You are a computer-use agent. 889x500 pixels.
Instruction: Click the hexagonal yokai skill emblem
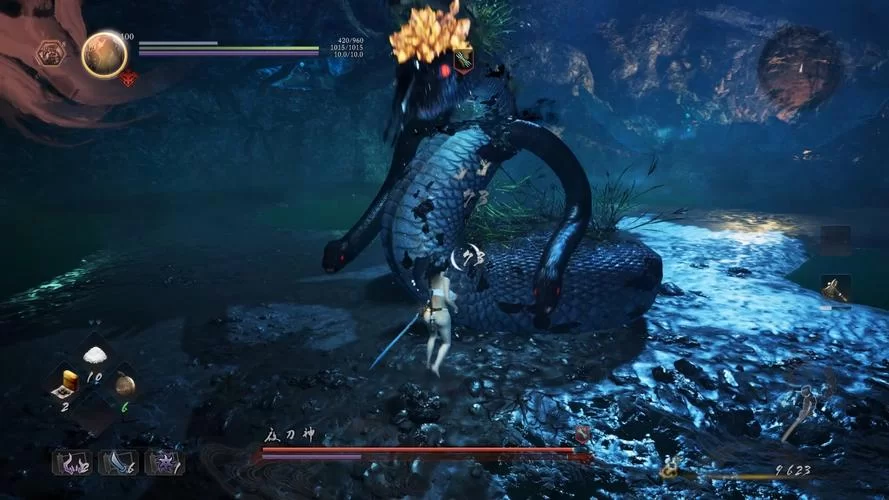50,53
